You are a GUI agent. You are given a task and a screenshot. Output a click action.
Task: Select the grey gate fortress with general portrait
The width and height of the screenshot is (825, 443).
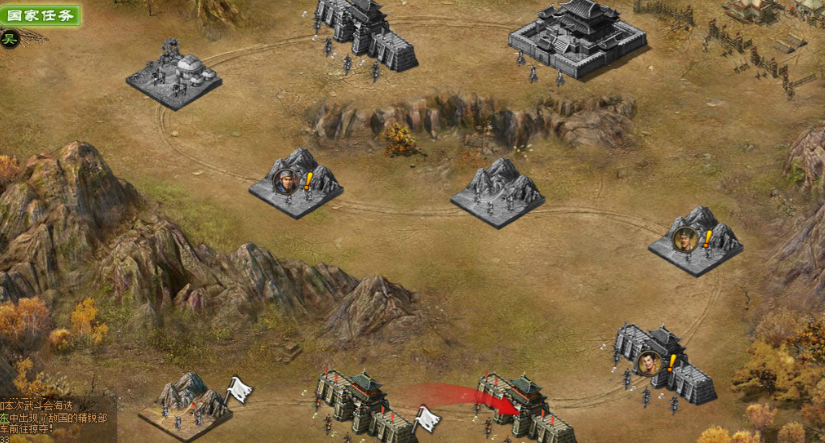664,363
